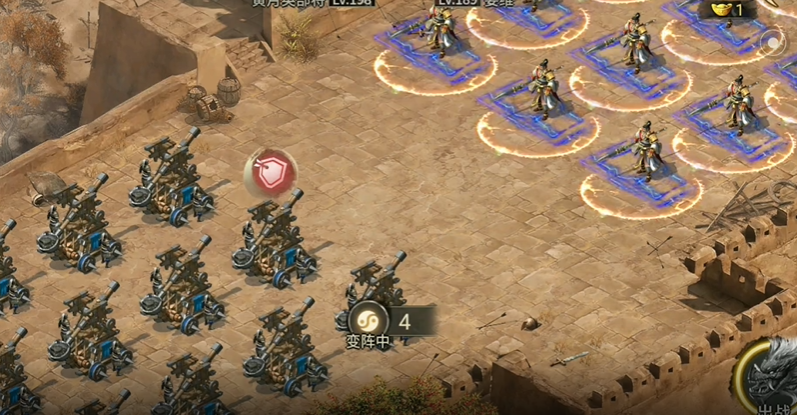The width and height of the screenshot is (797, 415).
Task: Select the yin-yang 变阵中 formation icon
Action: coord(366,320)
